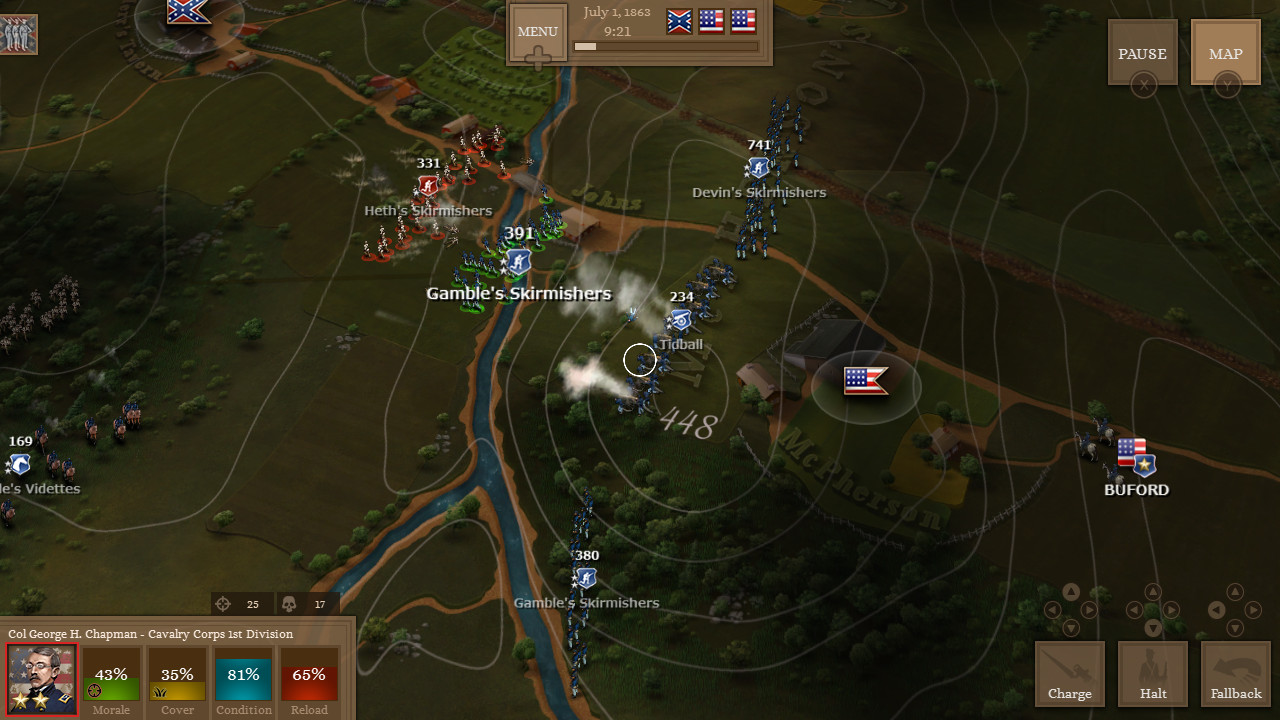
Task: Open the MENU
Action: 537,31
